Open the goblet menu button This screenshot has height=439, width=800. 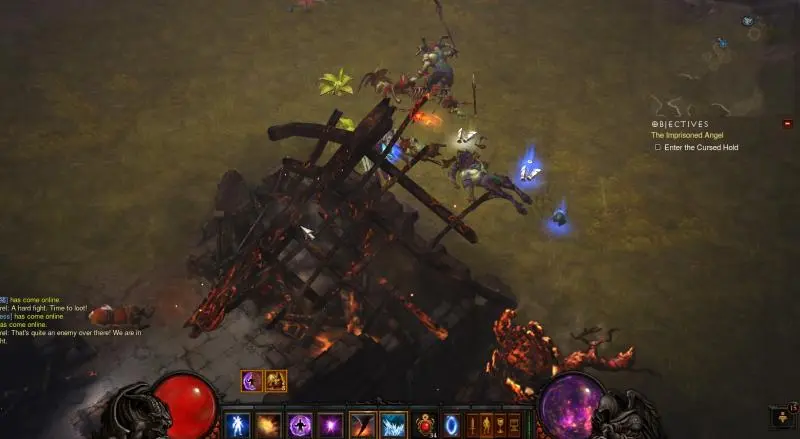(x=500, y=424)
